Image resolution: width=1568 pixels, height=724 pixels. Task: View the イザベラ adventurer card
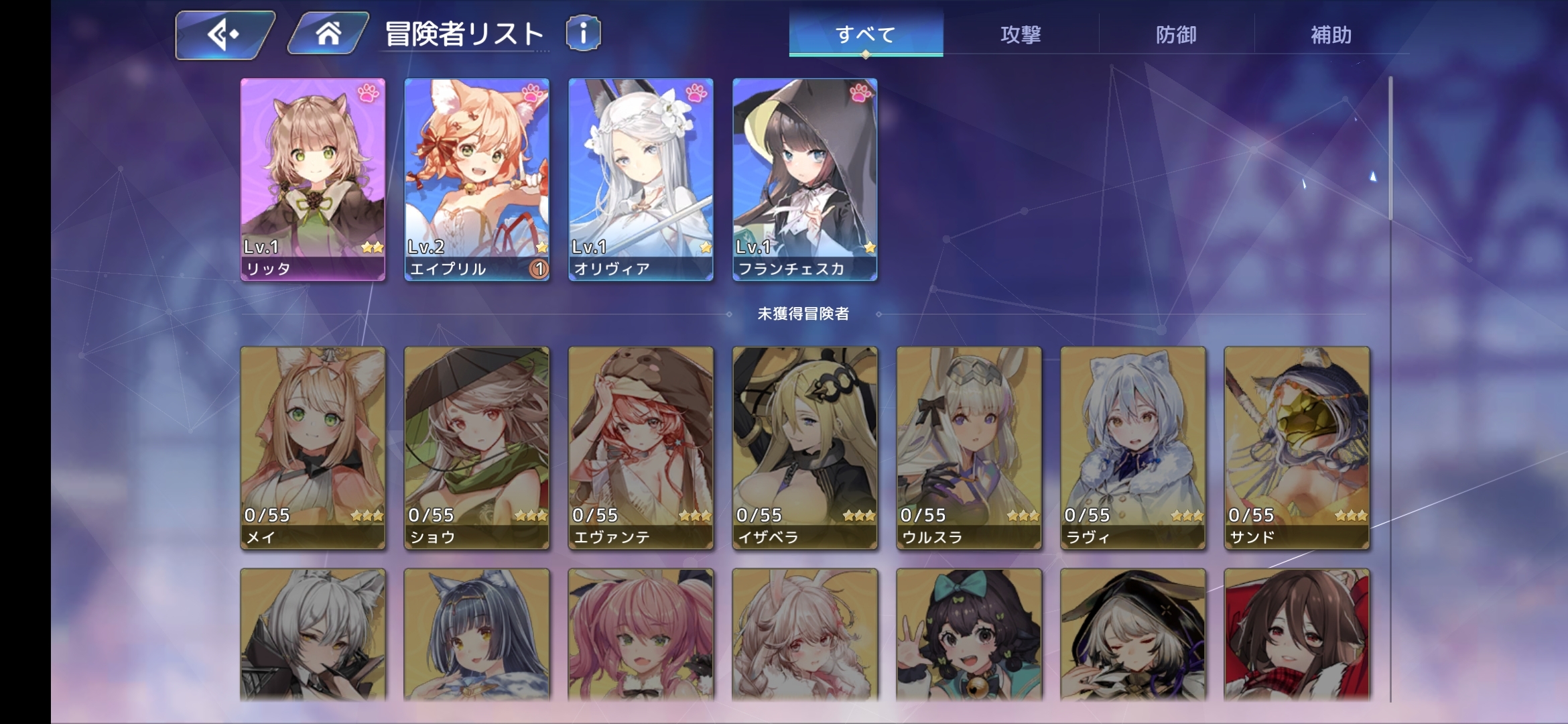click(x=805, y=447)
